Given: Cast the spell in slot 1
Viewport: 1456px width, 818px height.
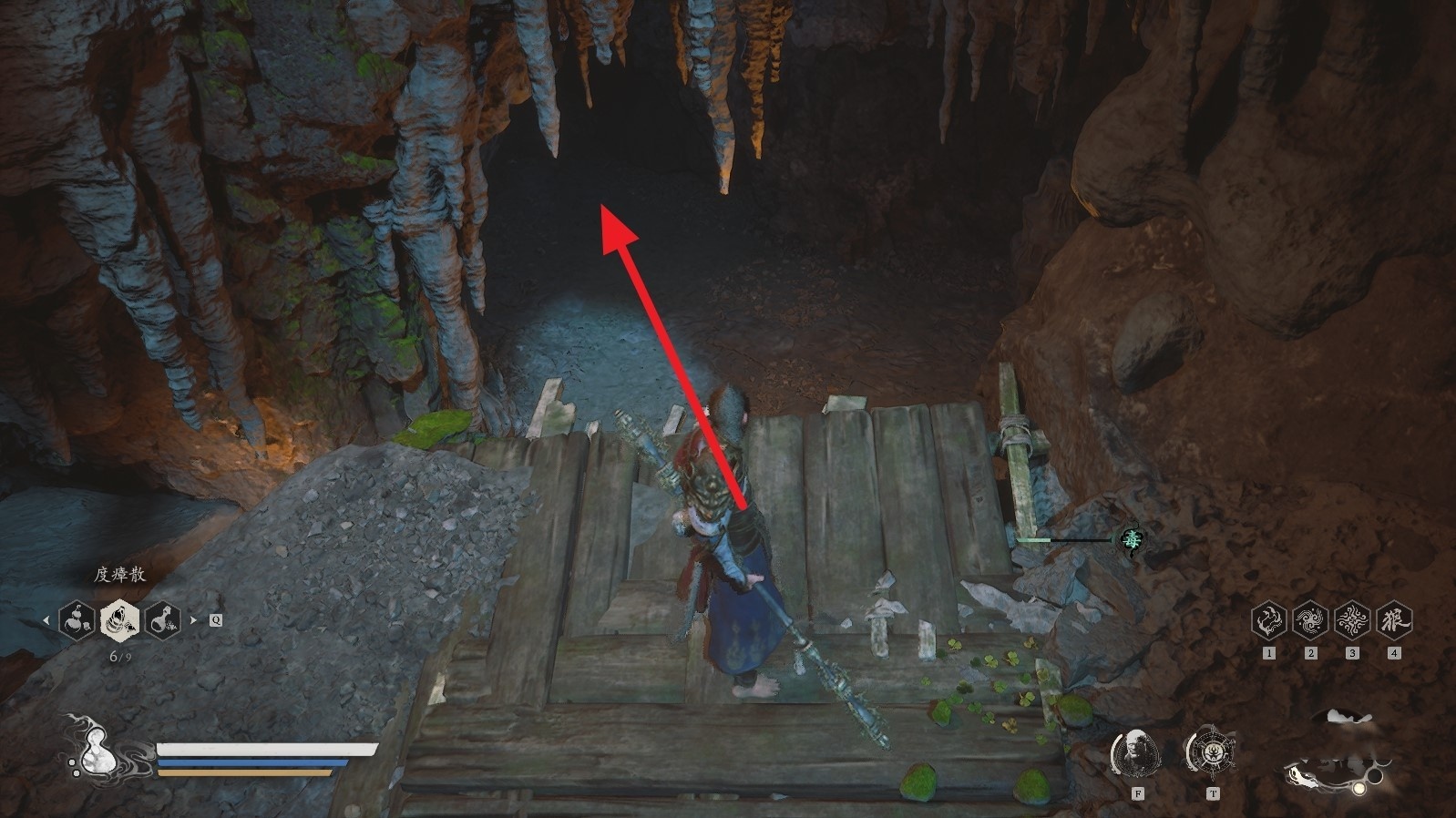Looking at the screenshot, I should tap(1268, 620).
